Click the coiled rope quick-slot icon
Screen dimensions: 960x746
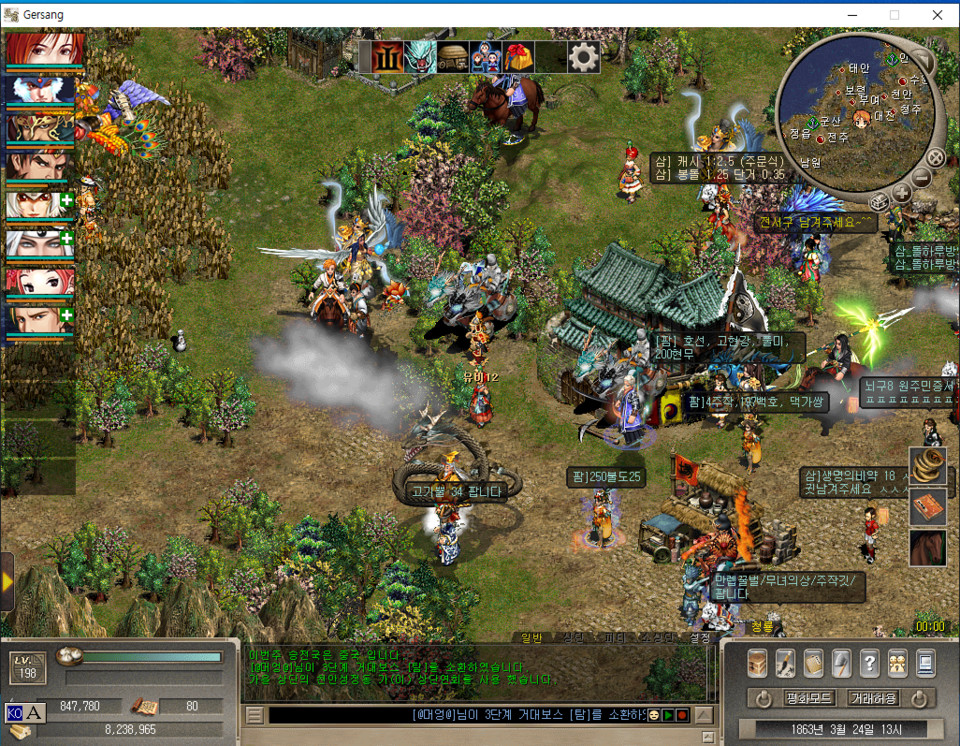tap(927, 464)
